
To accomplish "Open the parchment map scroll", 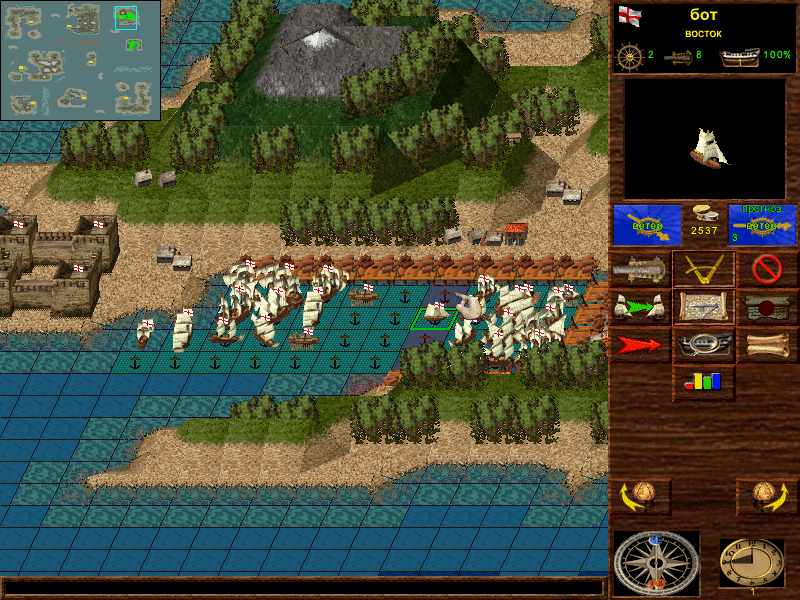I will pyautogui.click(x=703, y=307).
